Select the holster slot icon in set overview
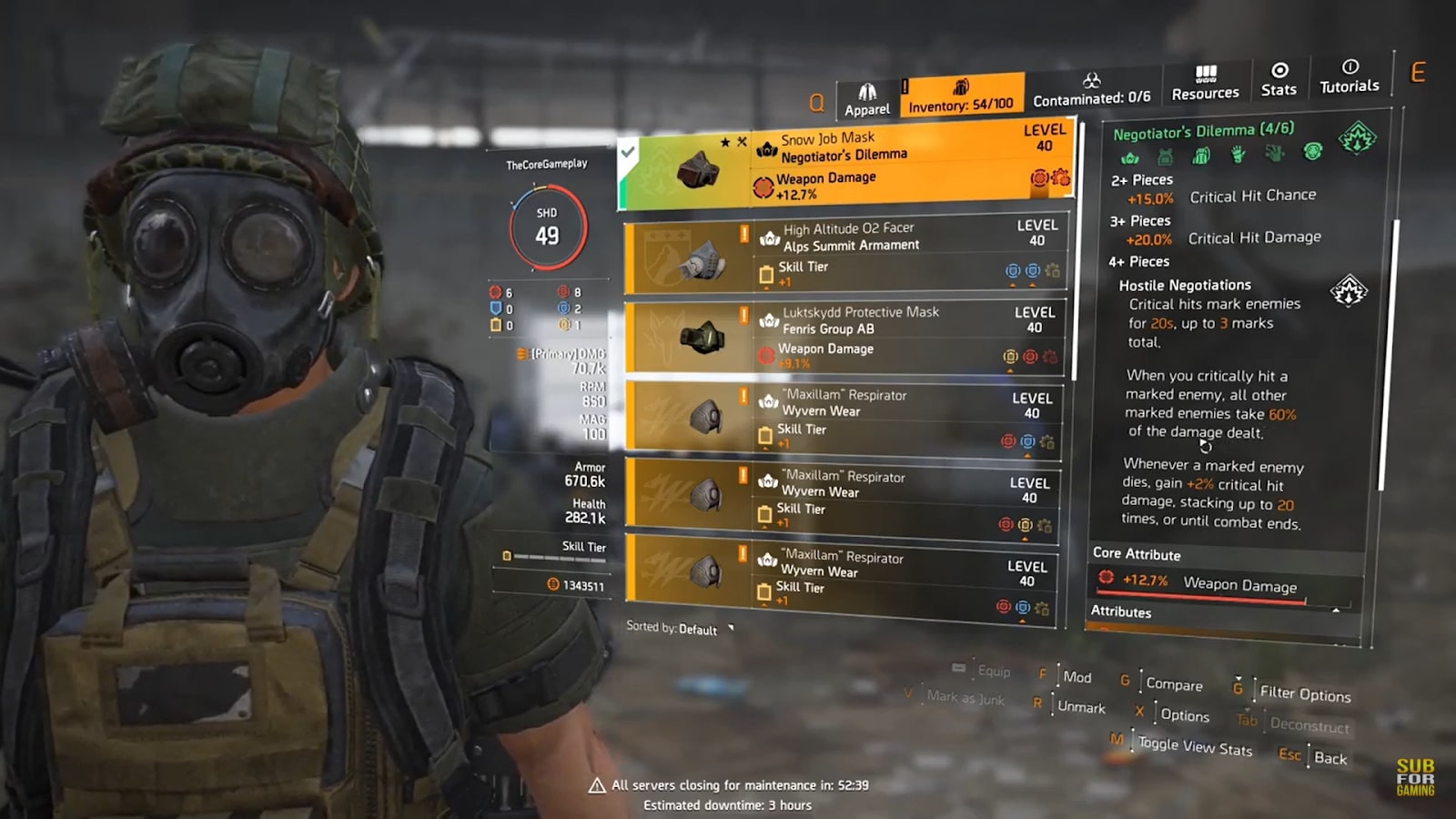 coord(1273,156)
